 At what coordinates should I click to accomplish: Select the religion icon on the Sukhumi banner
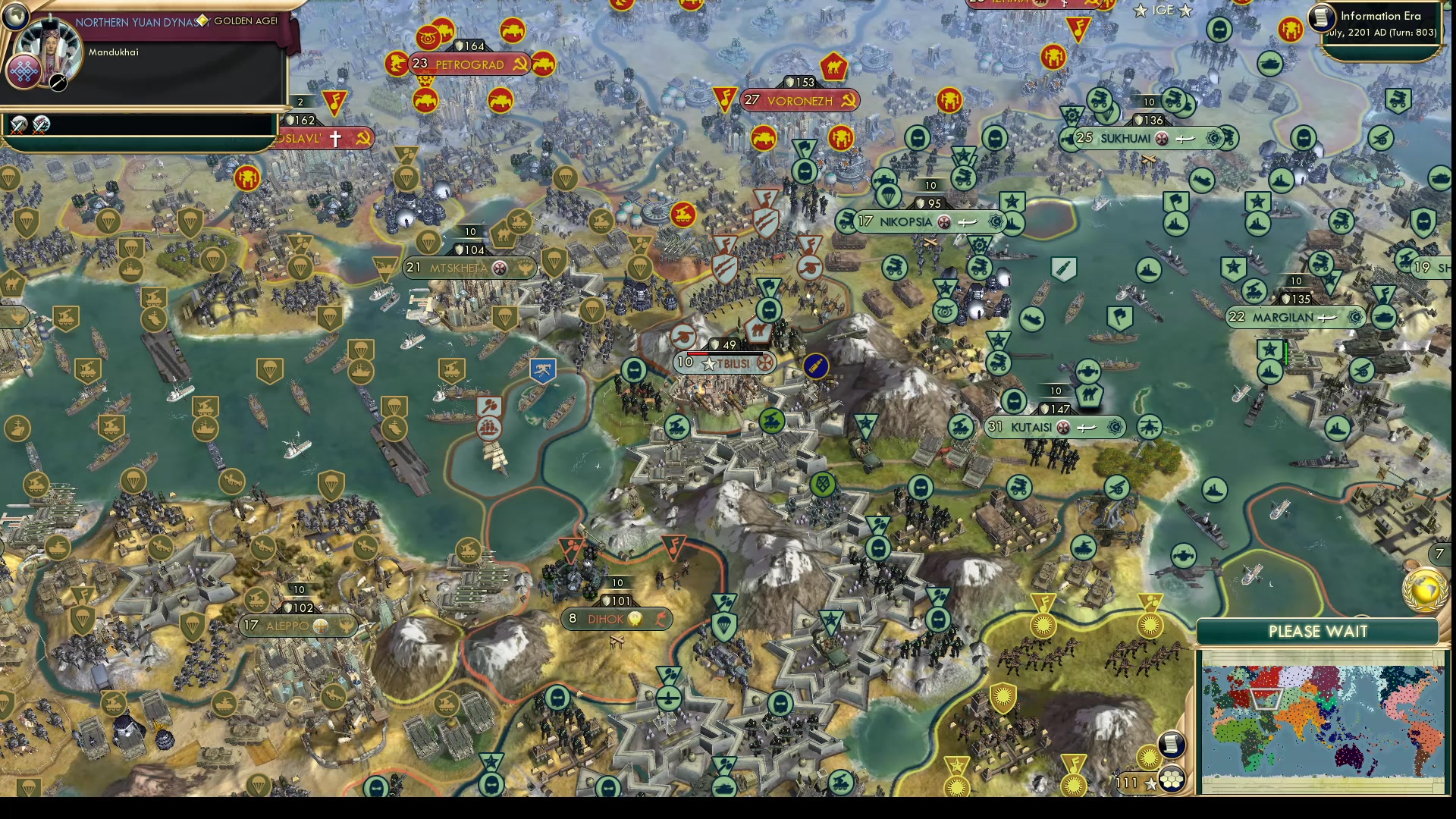1162,139
